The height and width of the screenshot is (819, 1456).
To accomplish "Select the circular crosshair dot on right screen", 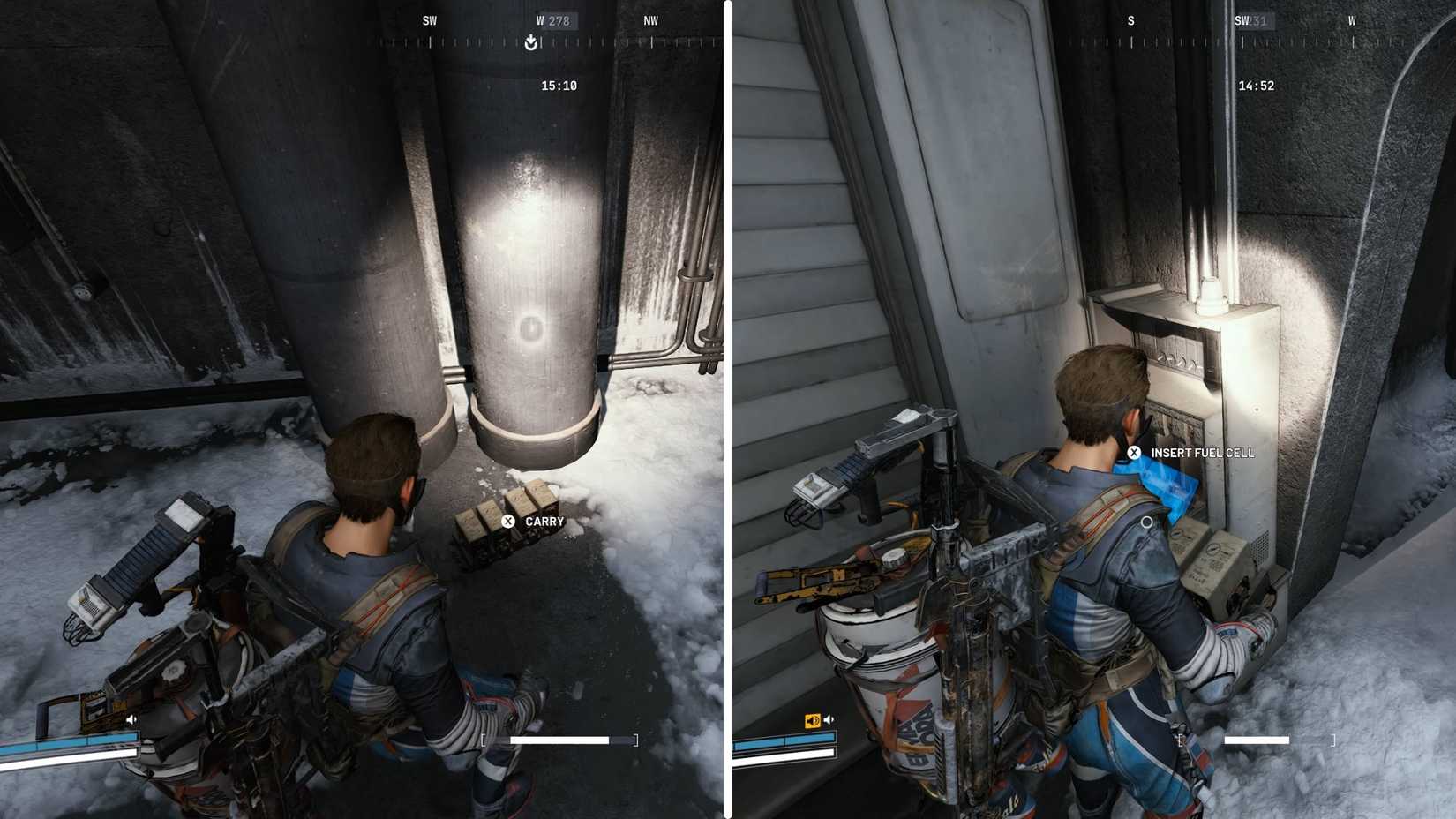I will click(x=1146, y=522).
